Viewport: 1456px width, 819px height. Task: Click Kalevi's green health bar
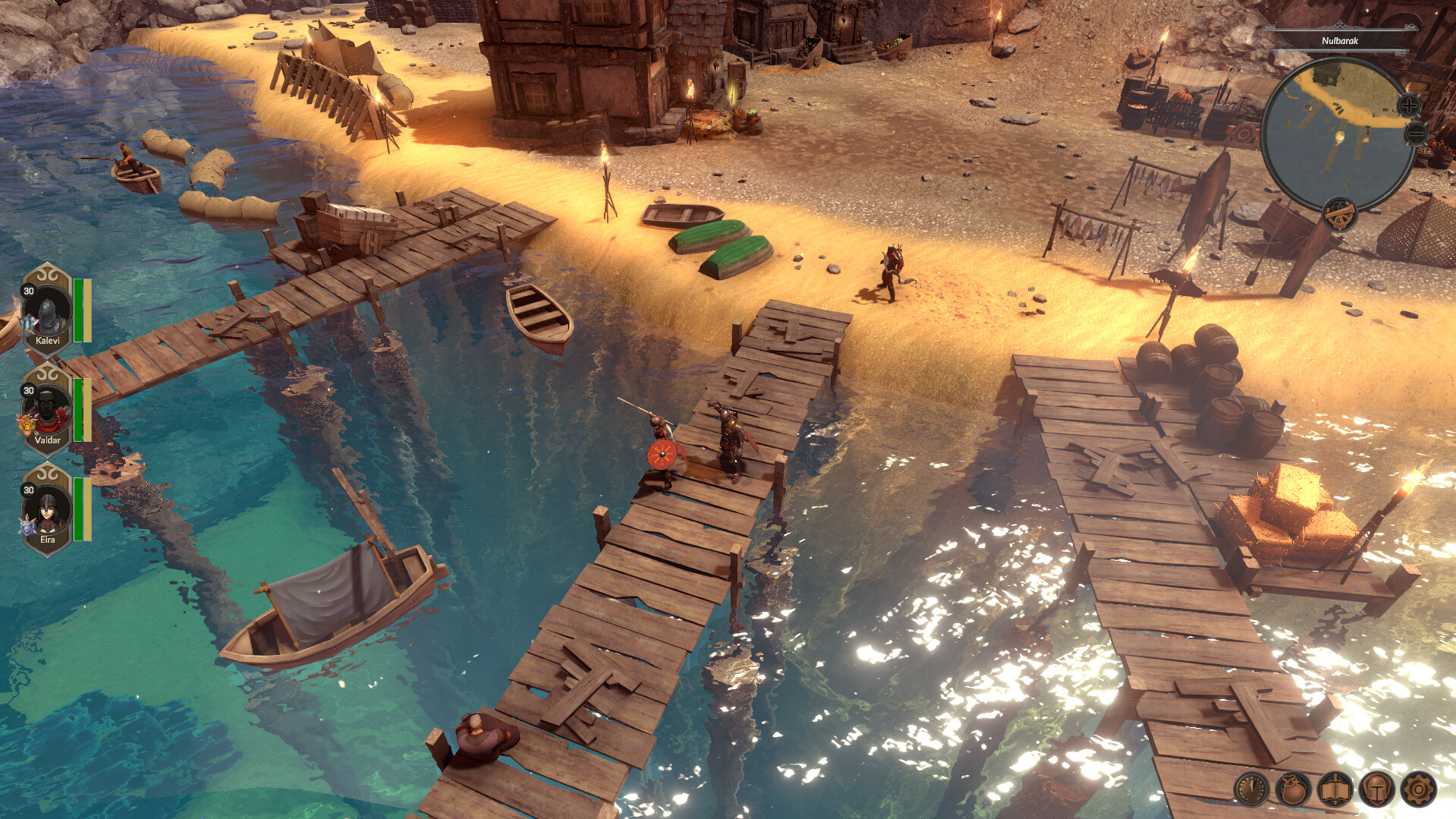tap(78, 310)
